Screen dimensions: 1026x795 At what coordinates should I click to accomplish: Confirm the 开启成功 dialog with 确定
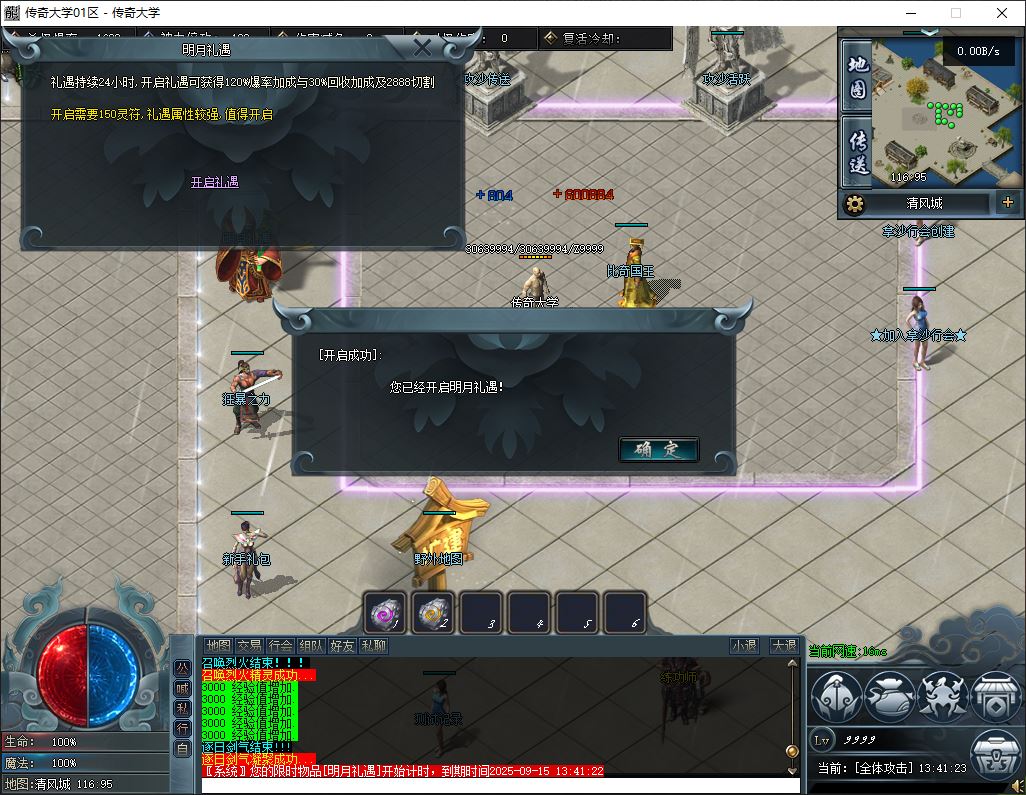[x=658, y=450]
